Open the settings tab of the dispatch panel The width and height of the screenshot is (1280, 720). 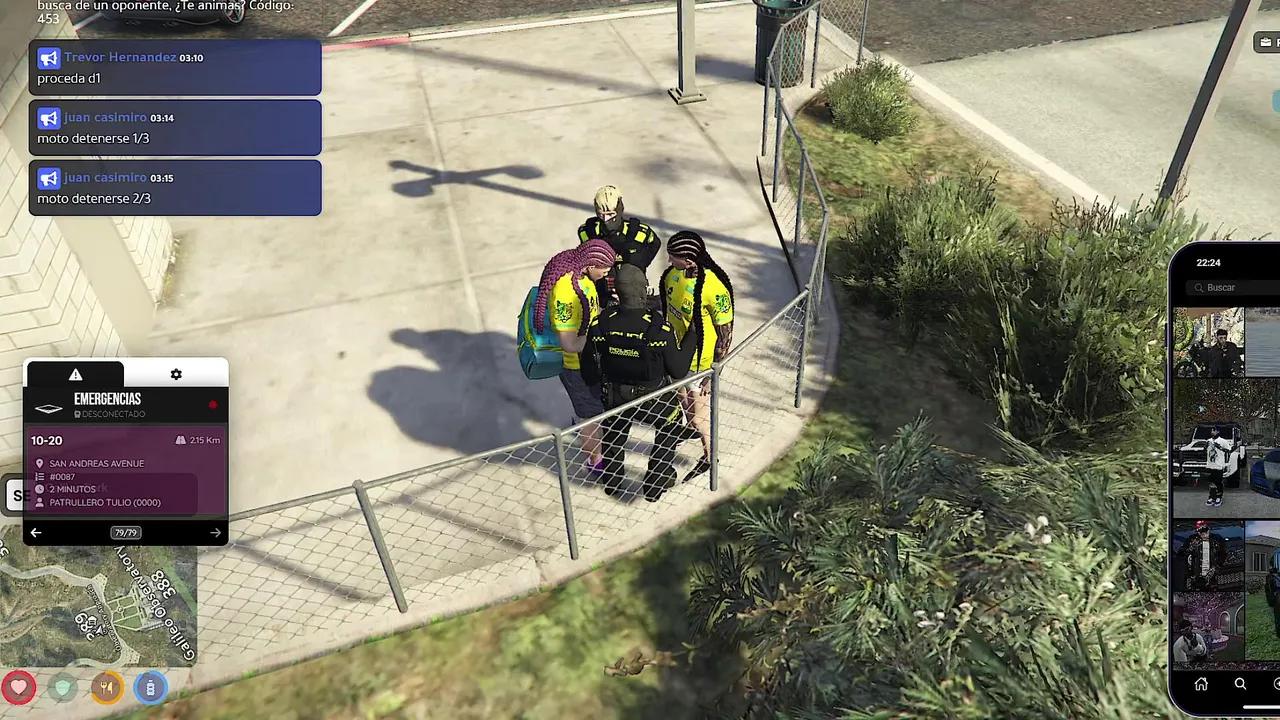pos(176,373)
